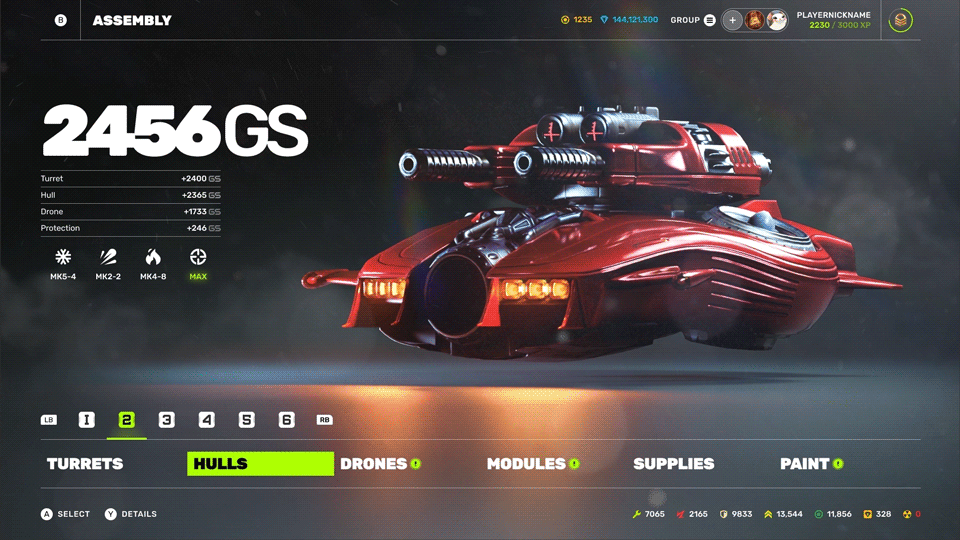The width and height of the screenshot is (960, 540).
Task: Select the orange group member avatar
Action: pyautogui.click(x=755, y=20)
